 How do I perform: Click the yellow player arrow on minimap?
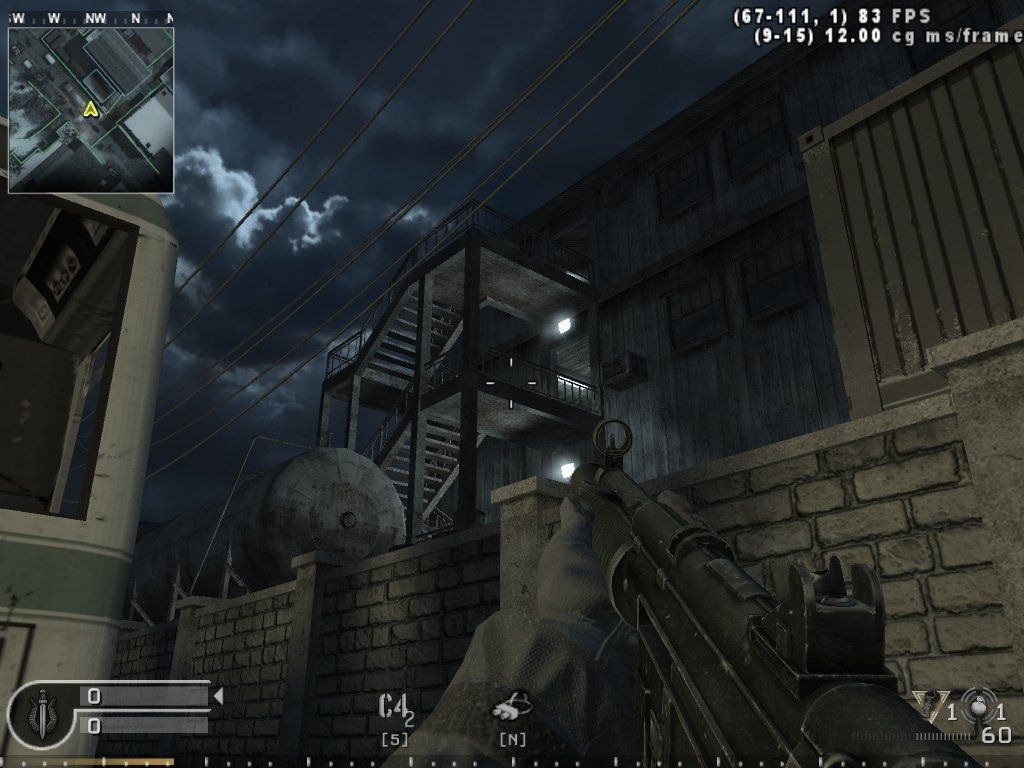pyautogui.click(x=91, y=109)
